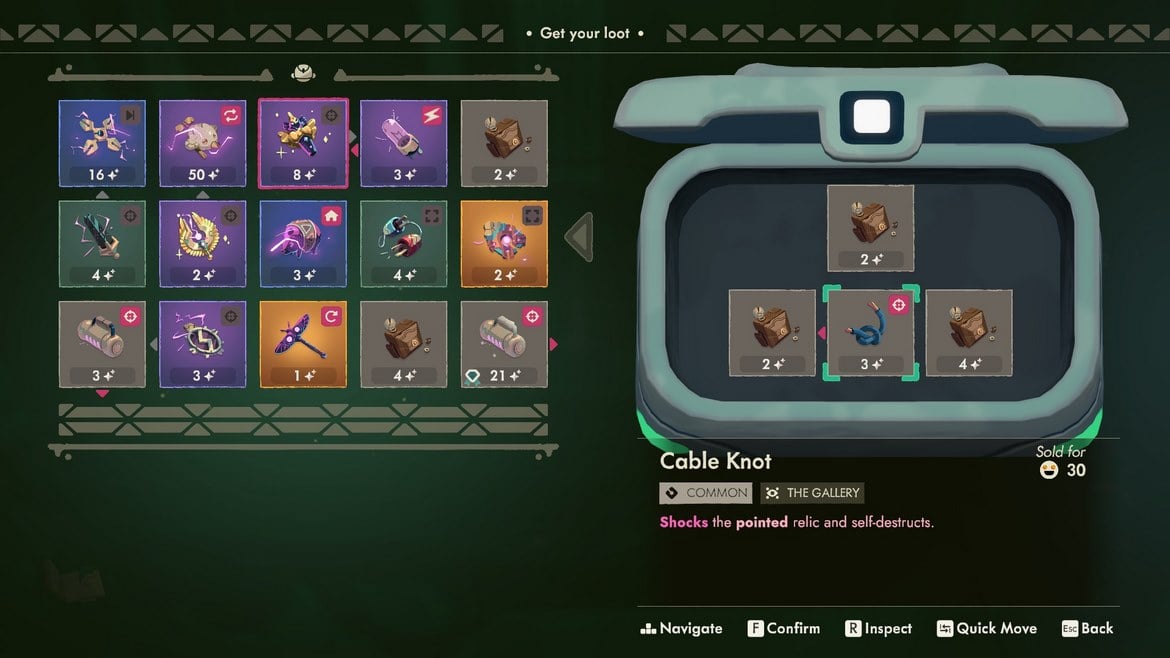1170x658 pixels.
Task: Choose the chest's brown backpack worth 4
Action: [x=969, y=333]
